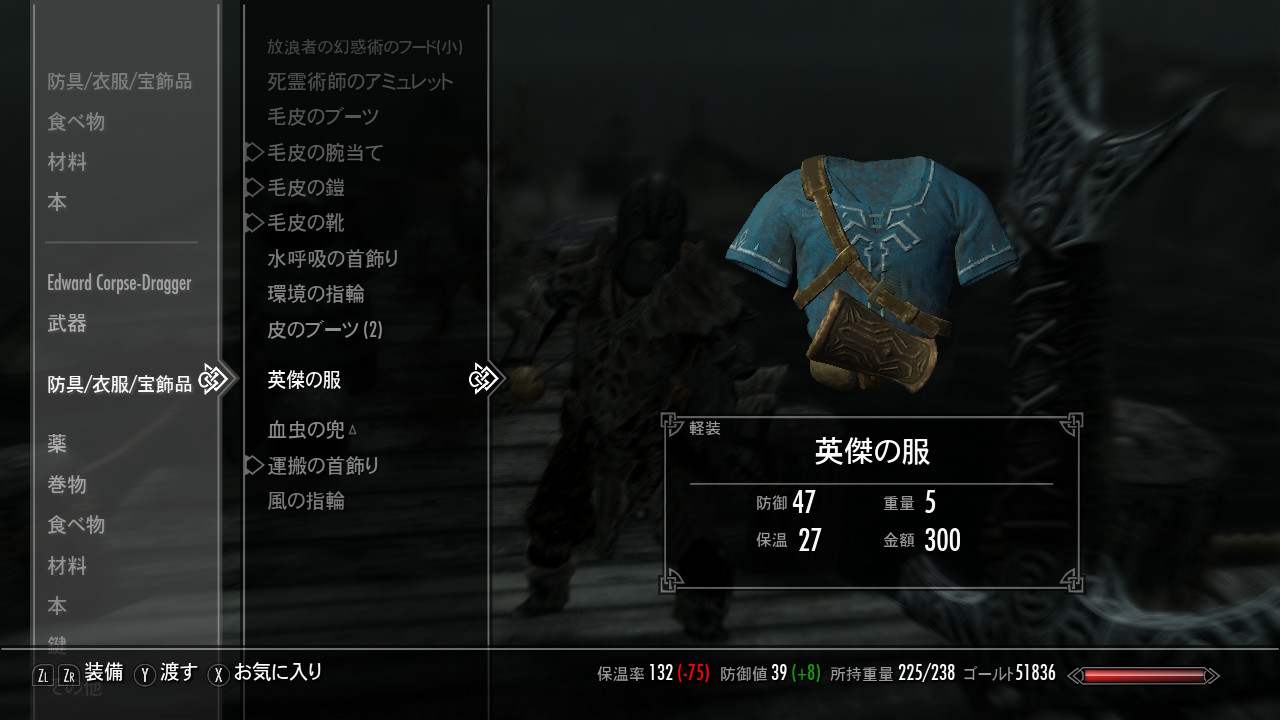1280x720 pixels.
Task: Select the 毛皮の鎧 armor entry
Action: pos(306,188)
